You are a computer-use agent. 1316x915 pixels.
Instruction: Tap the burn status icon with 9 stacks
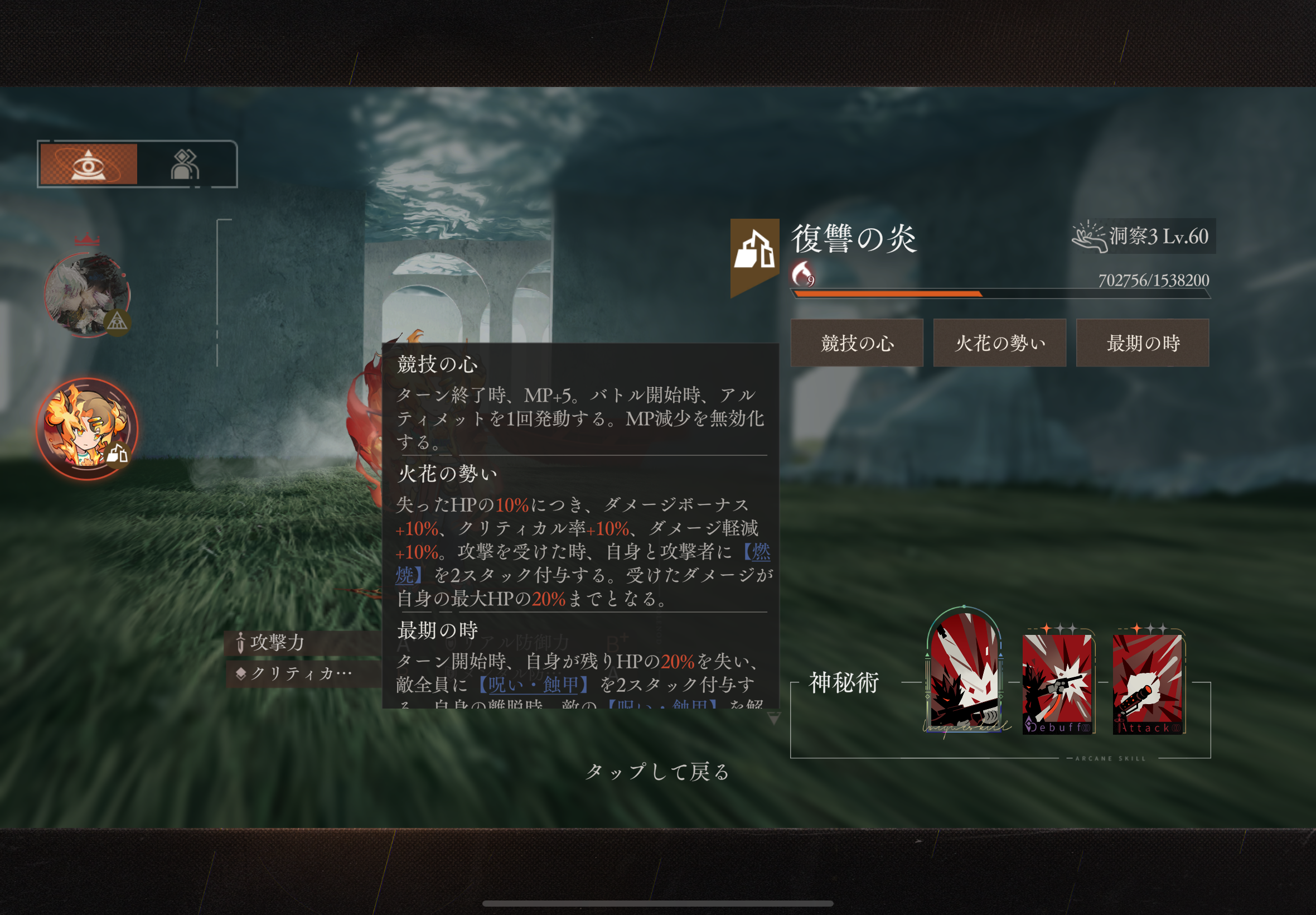[802, 274]
